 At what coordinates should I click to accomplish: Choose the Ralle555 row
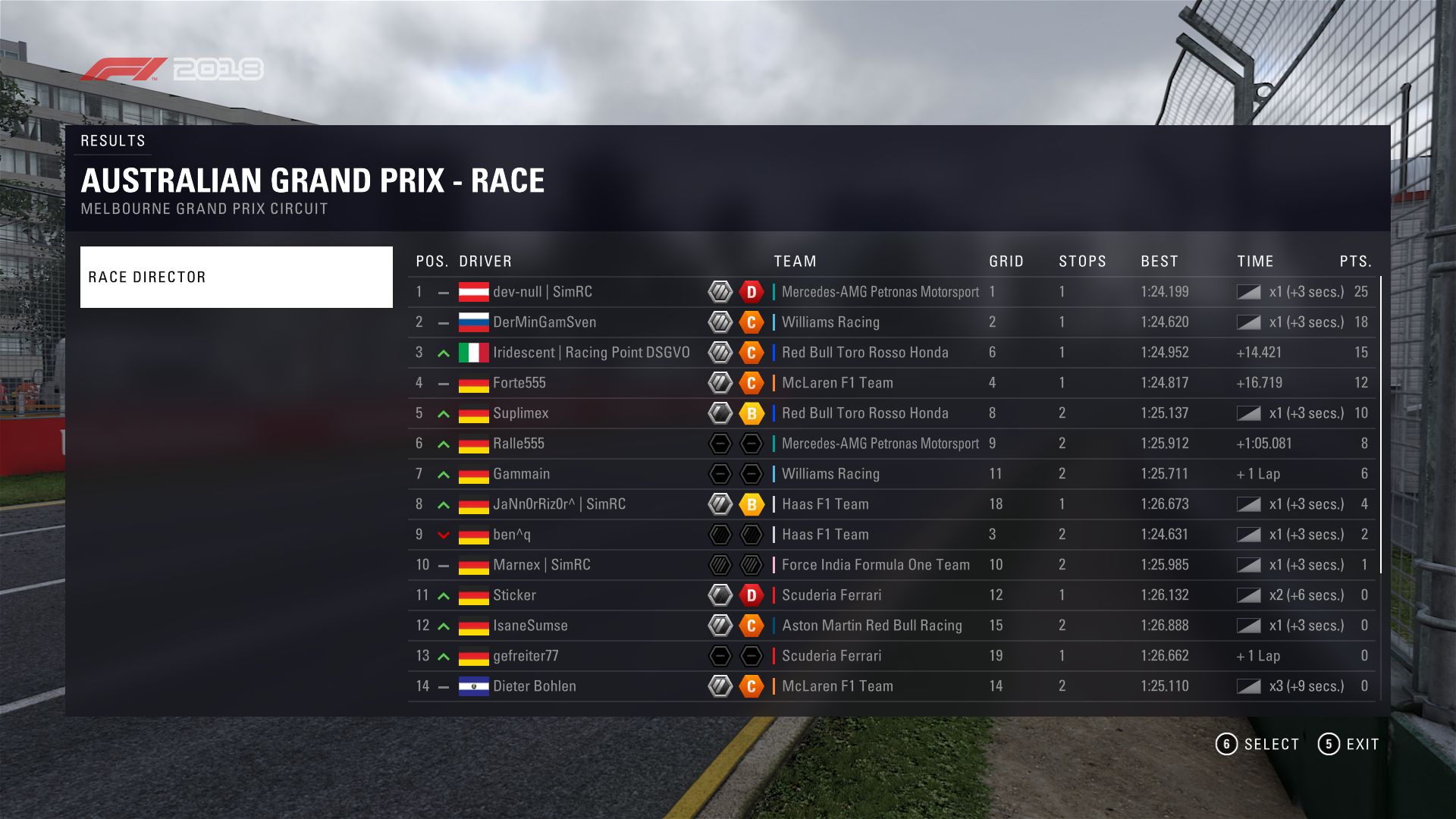tap(519, 444)
